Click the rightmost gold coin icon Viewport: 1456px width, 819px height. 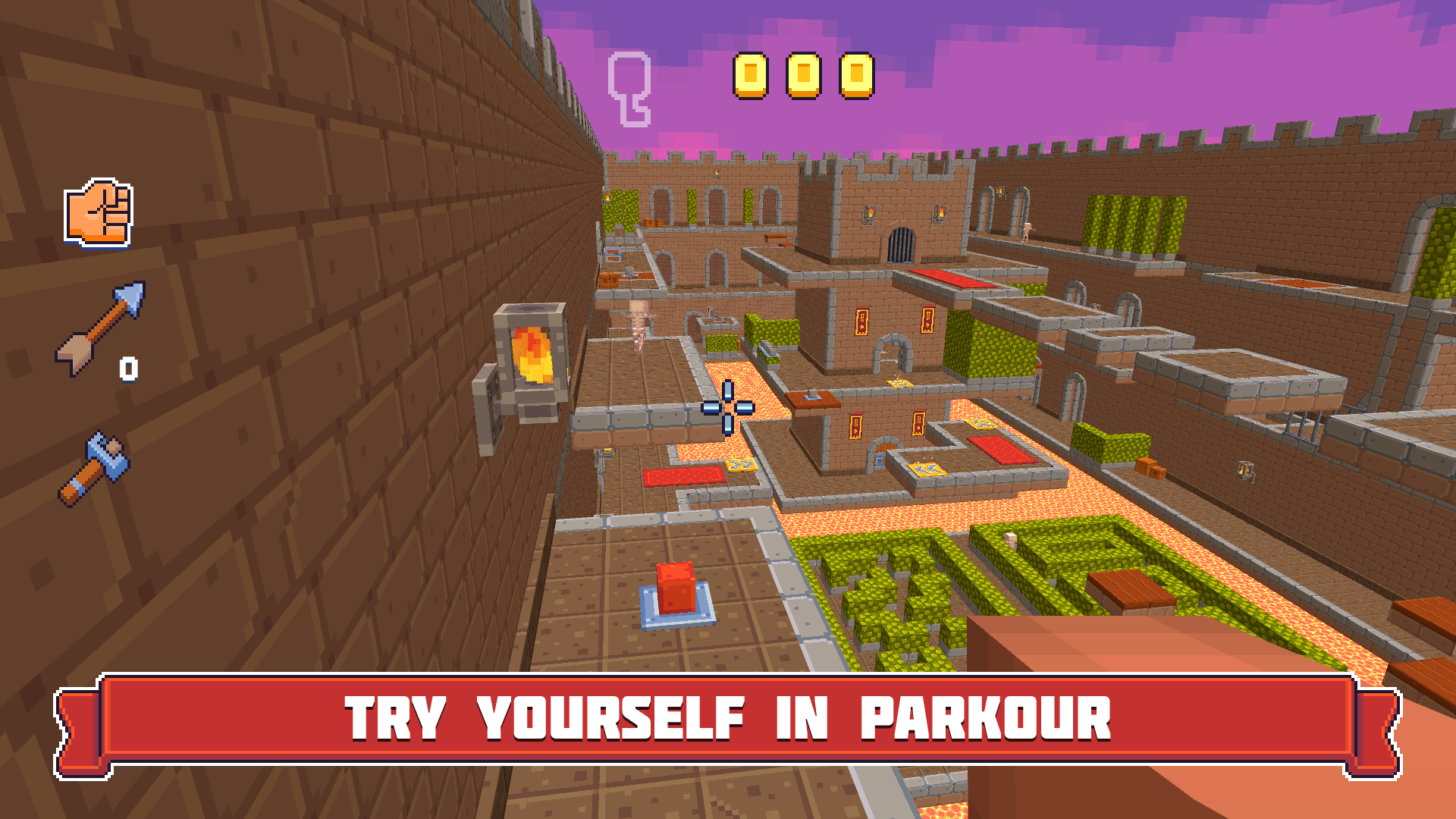pyautogui.click(x=858, y=76)
